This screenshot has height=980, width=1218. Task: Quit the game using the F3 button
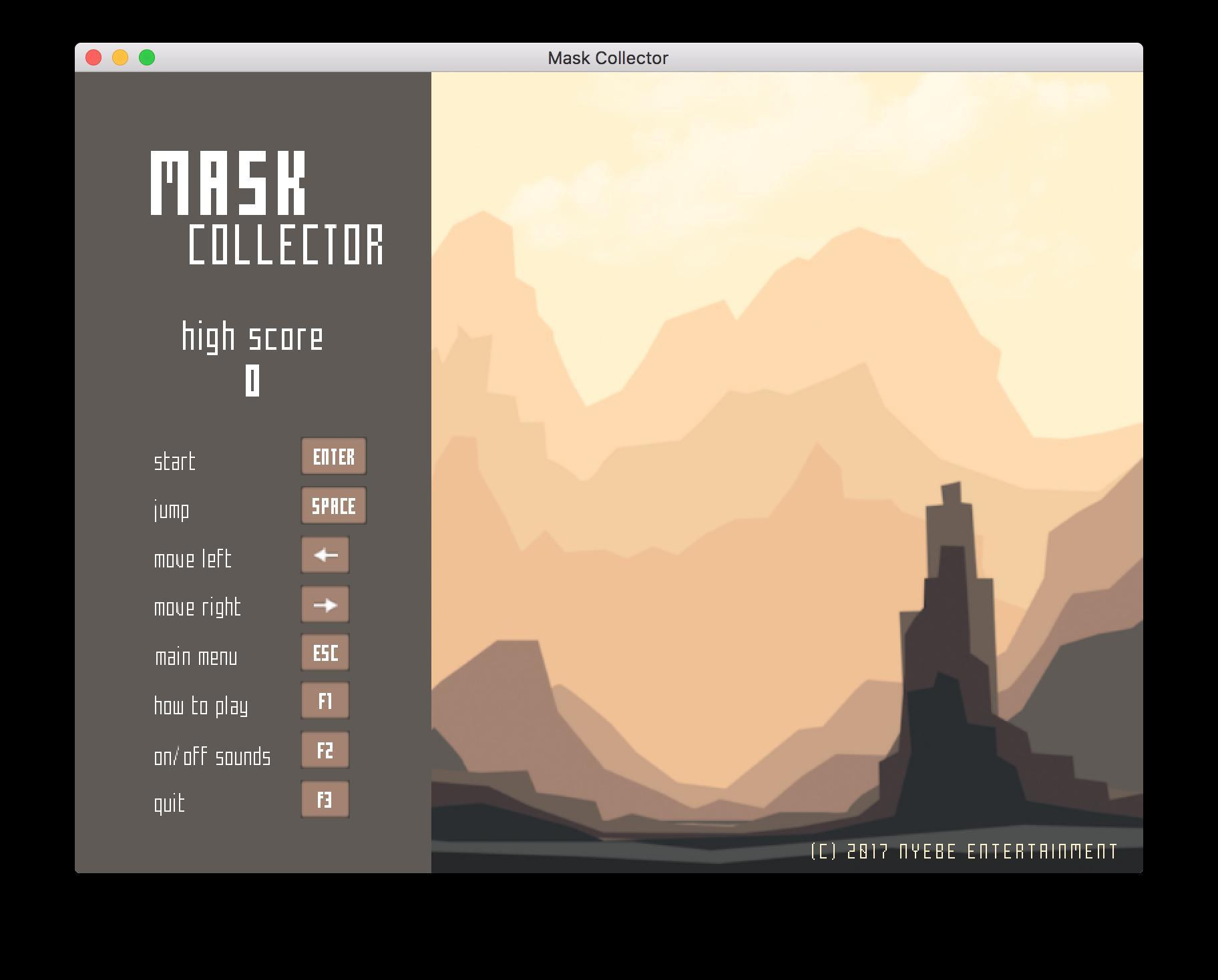pos(325,798)
